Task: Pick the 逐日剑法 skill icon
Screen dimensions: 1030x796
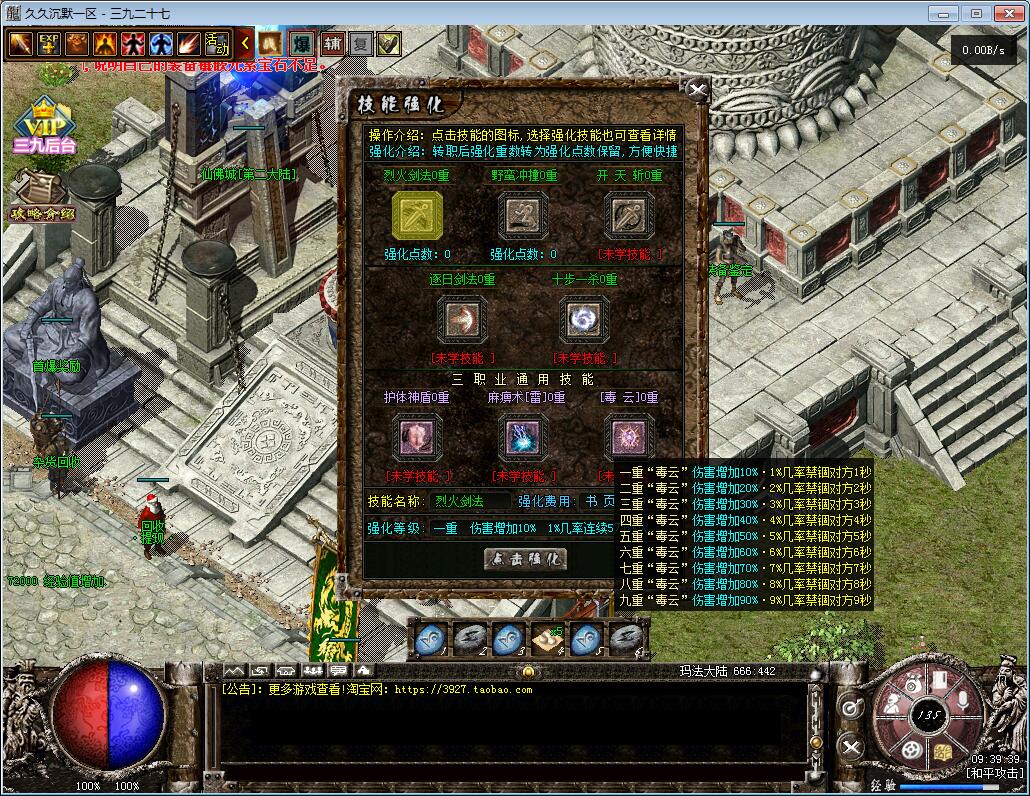Action: [462, 320]
